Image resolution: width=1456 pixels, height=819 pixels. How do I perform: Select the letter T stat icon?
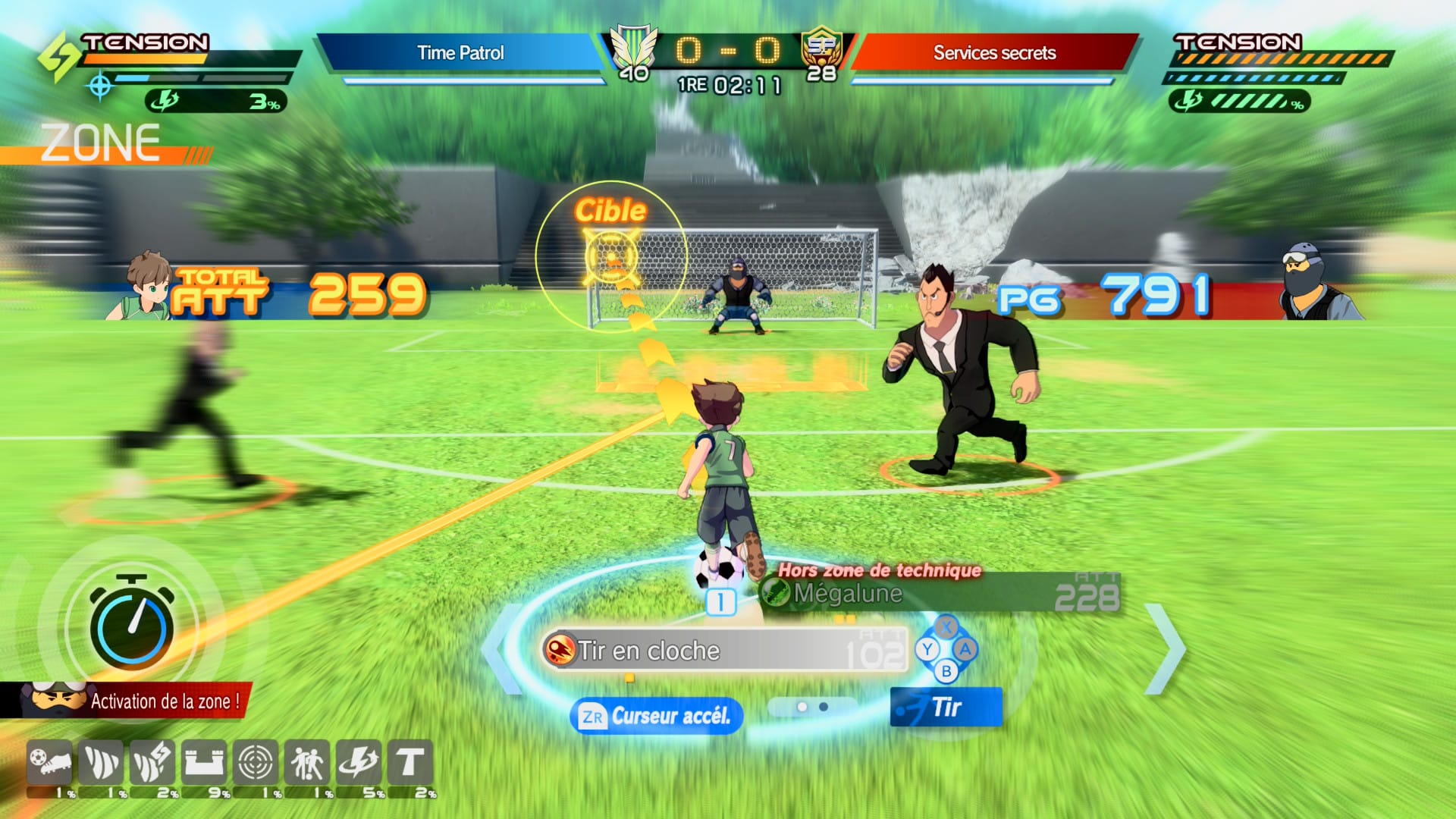[410, 762]
